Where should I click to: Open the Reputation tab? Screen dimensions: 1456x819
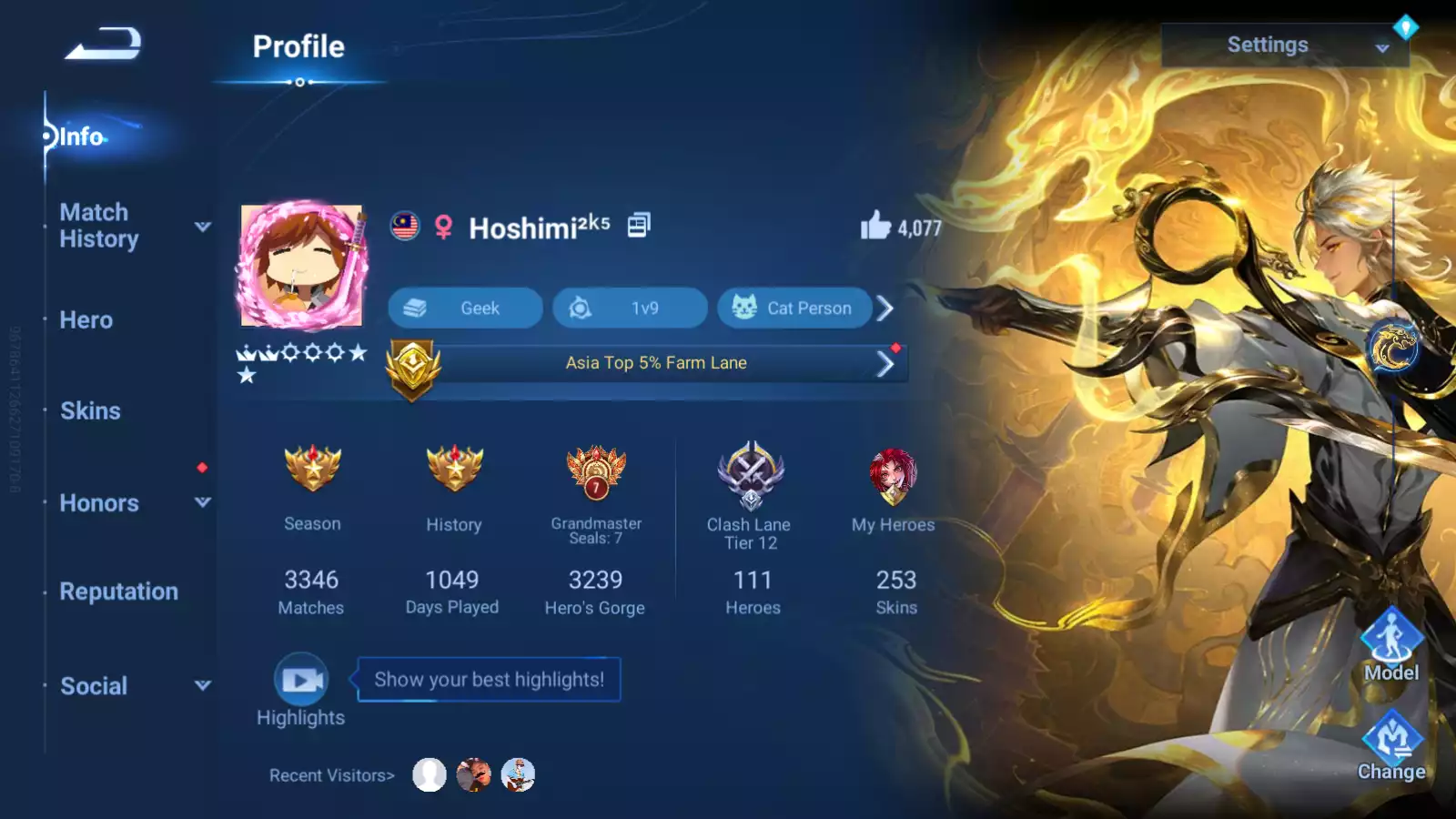click(119, 591)
